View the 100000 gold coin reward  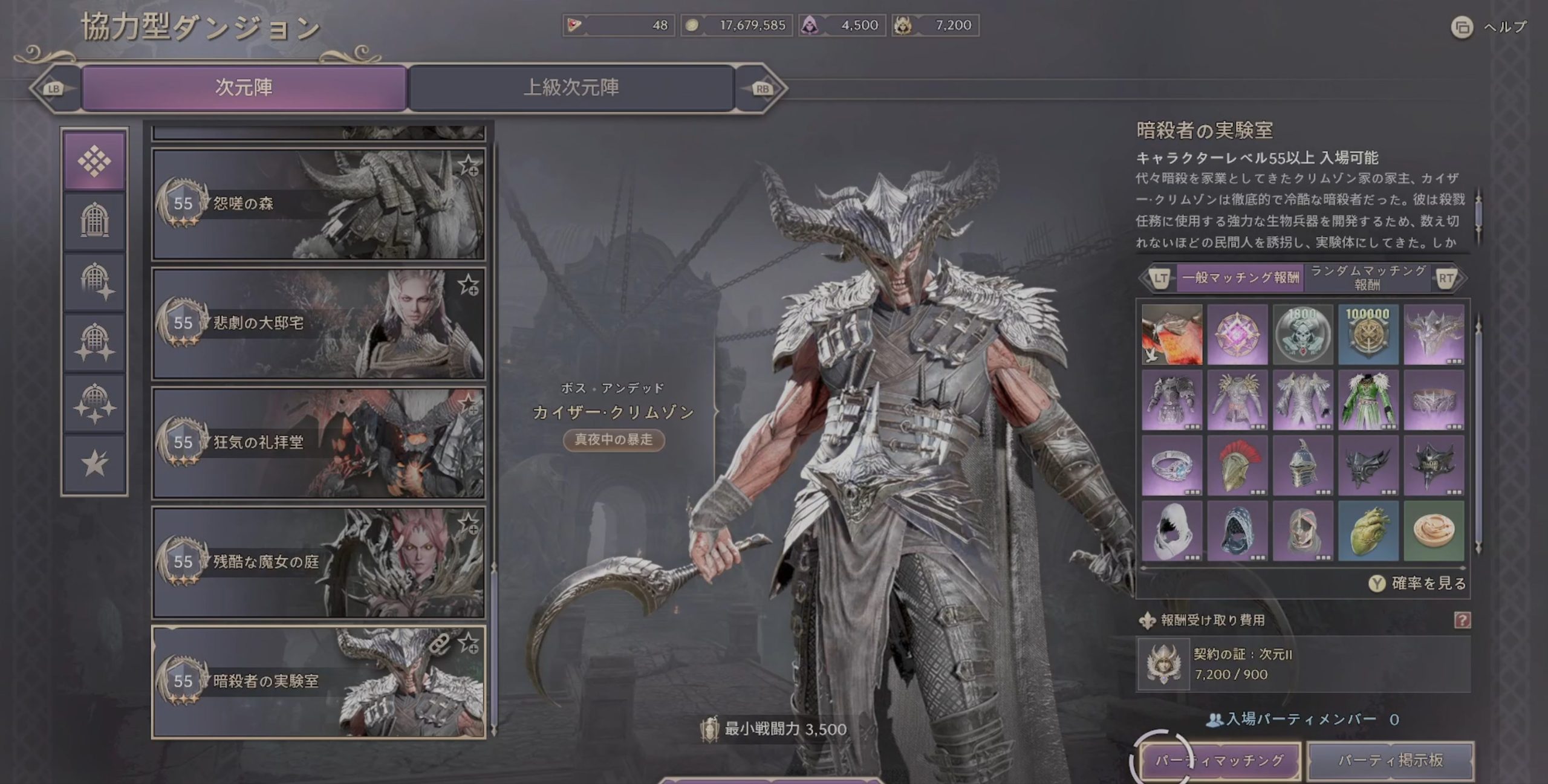click(1368, 334)
